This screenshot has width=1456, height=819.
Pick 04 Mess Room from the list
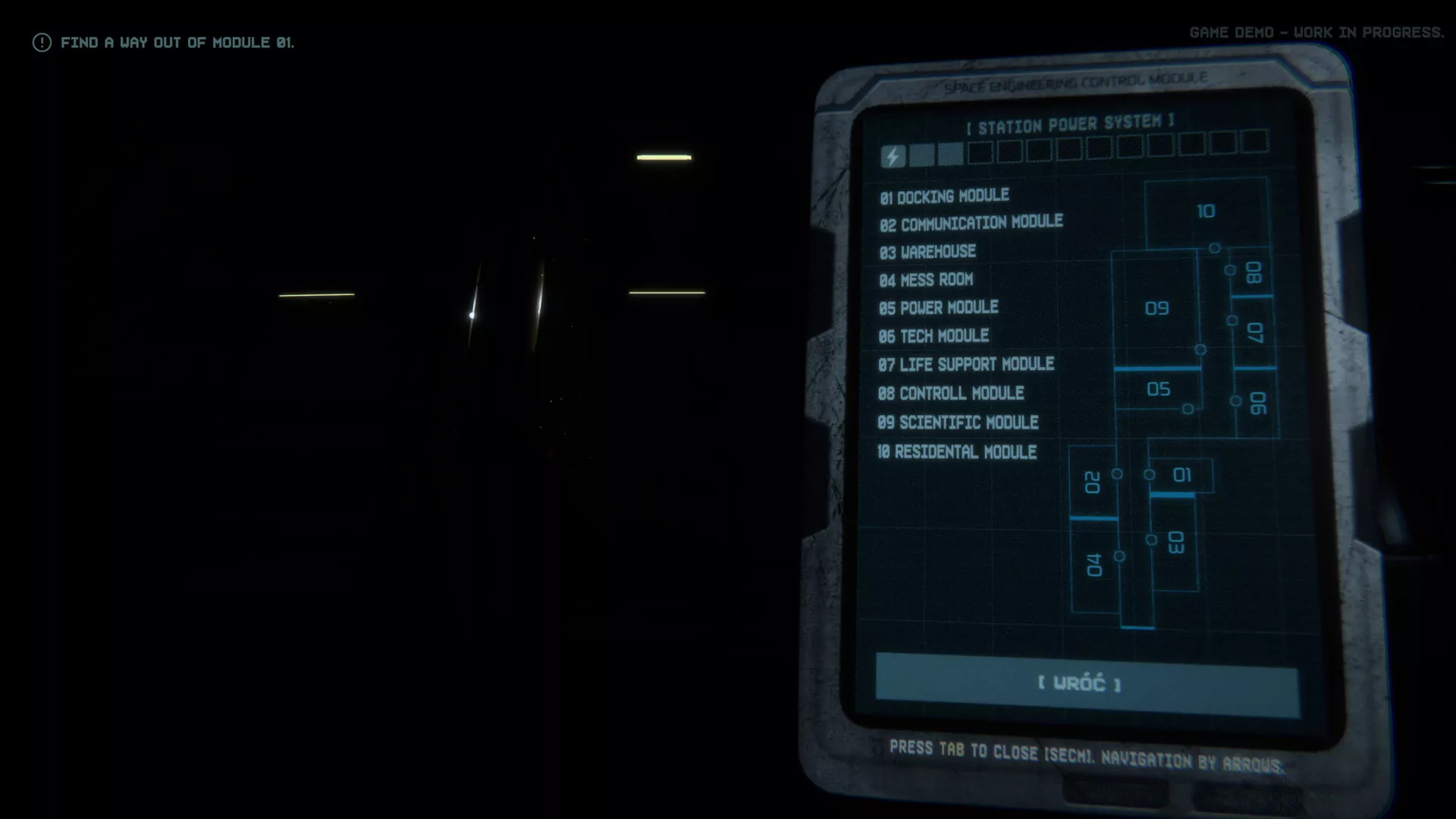[x=926, y=280]
